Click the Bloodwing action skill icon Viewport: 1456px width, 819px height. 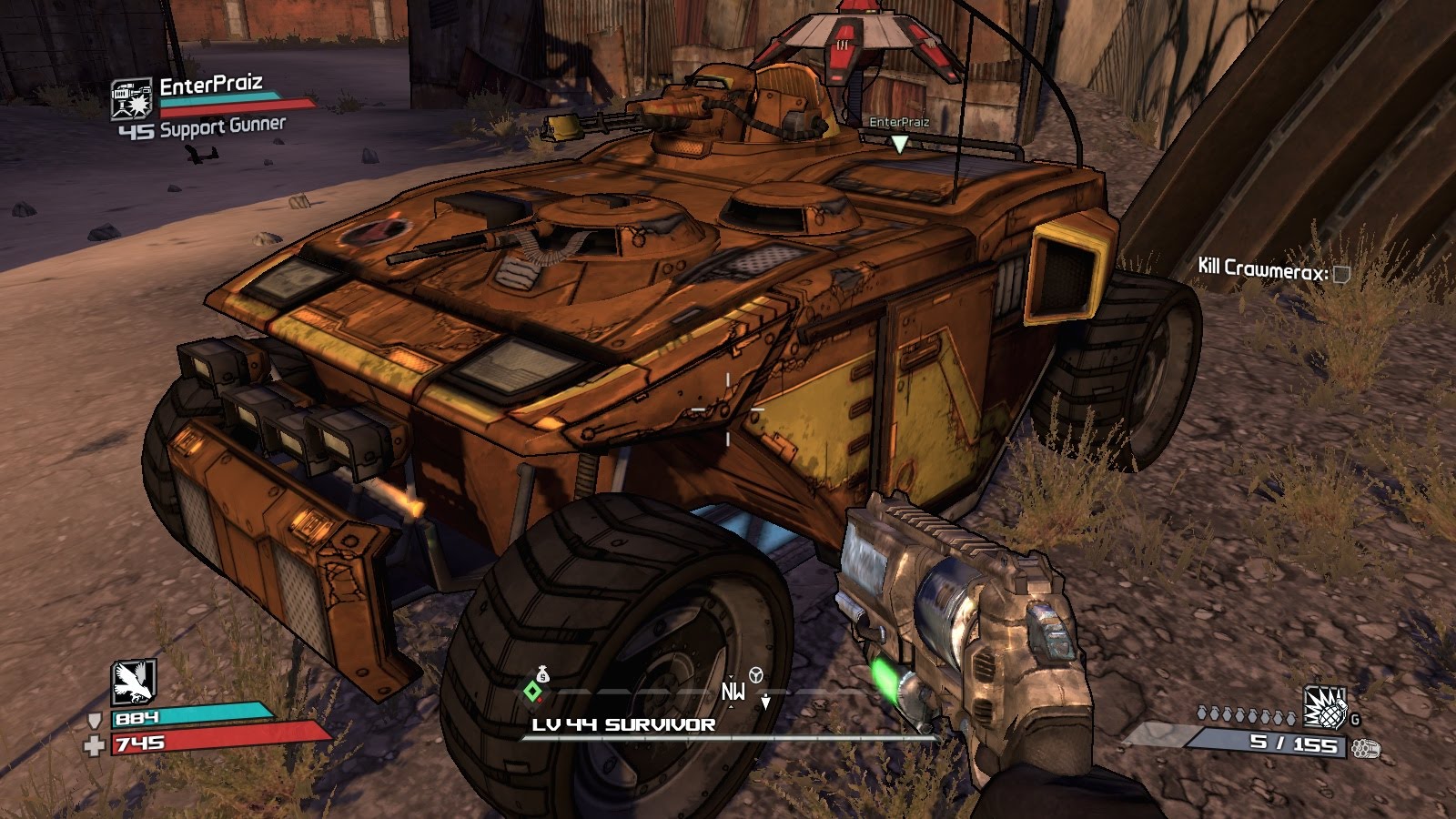[x=134, y=682]
